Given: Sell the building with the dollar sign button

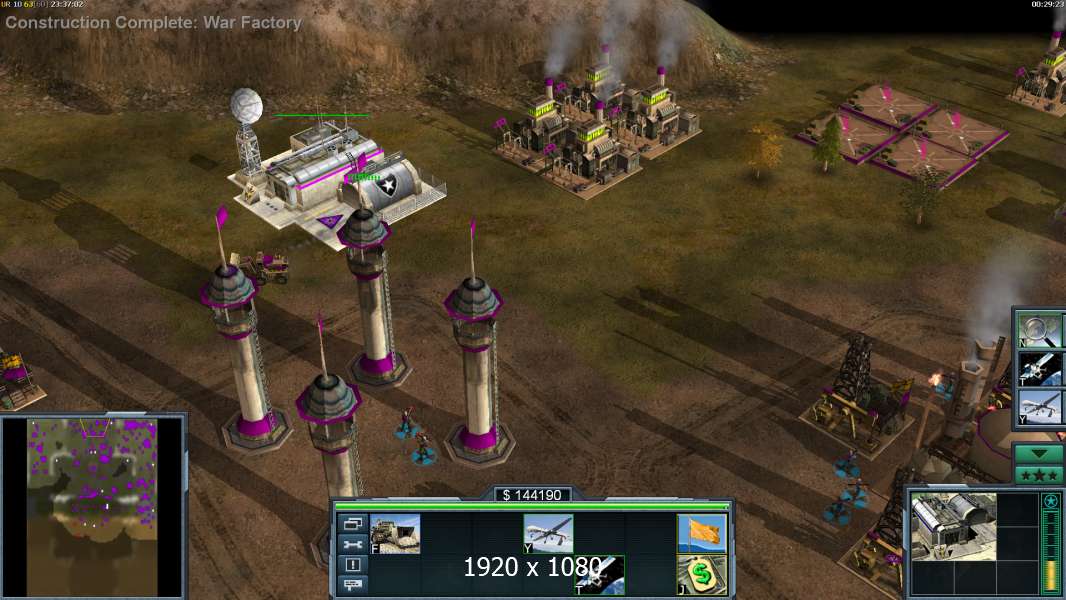Looking at the screenshot, I should (701, 575).
